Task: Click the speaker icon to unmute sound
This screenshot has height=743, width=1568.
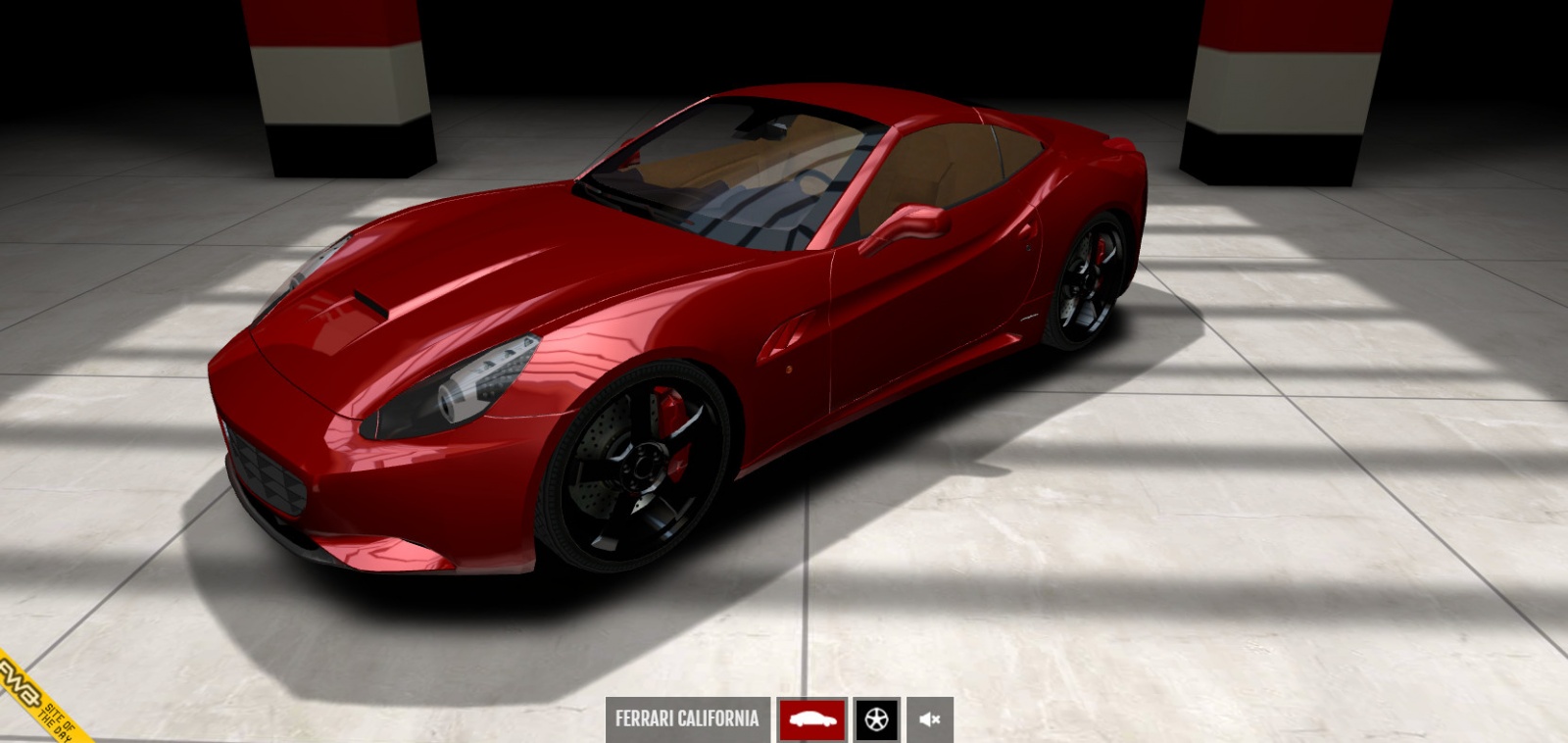Action: [928, 719]
